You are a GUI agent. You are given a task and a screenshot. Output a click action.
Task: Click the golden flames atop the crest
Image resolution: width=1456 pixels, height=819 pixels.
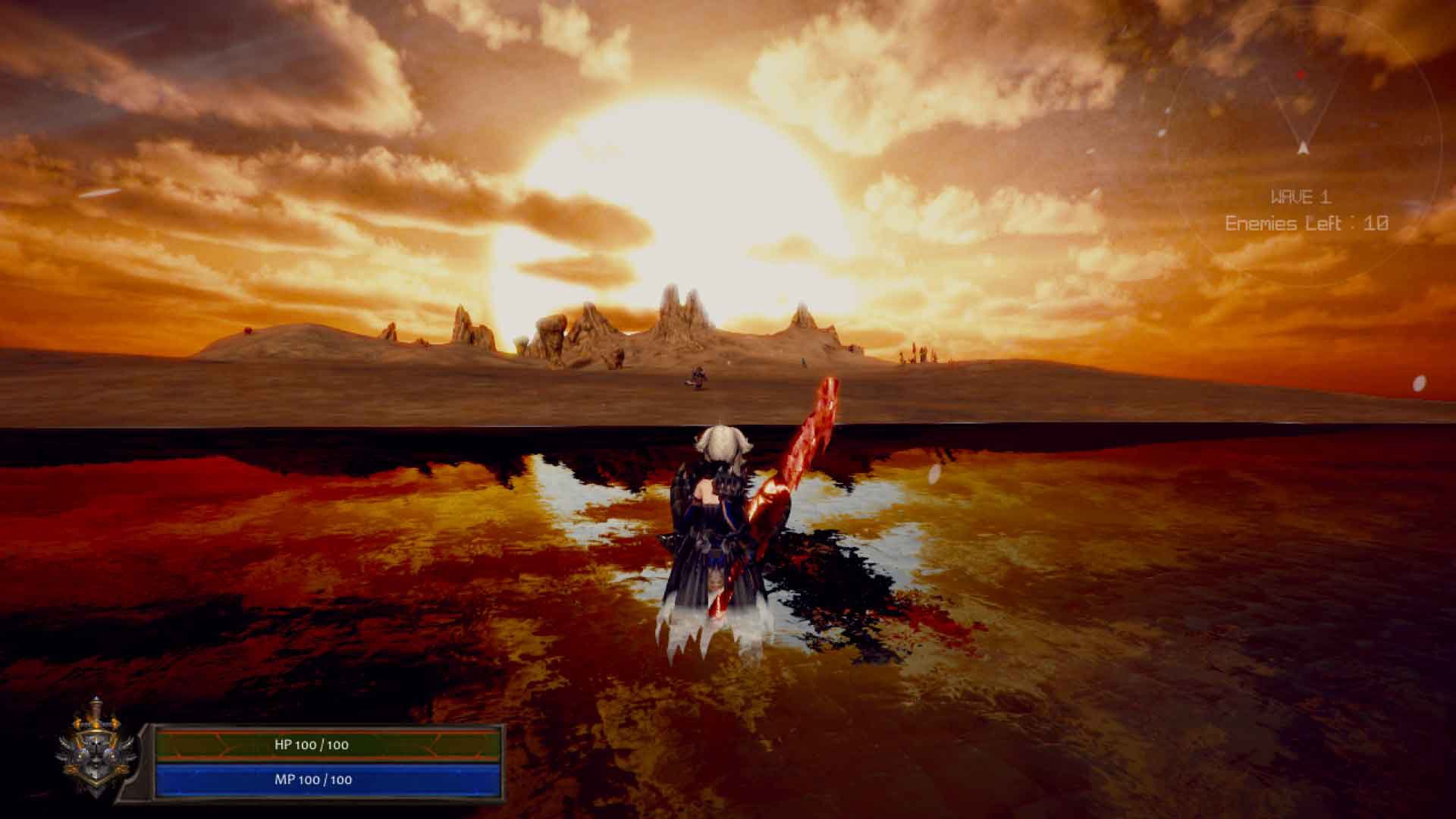click(x=96, y=723)
